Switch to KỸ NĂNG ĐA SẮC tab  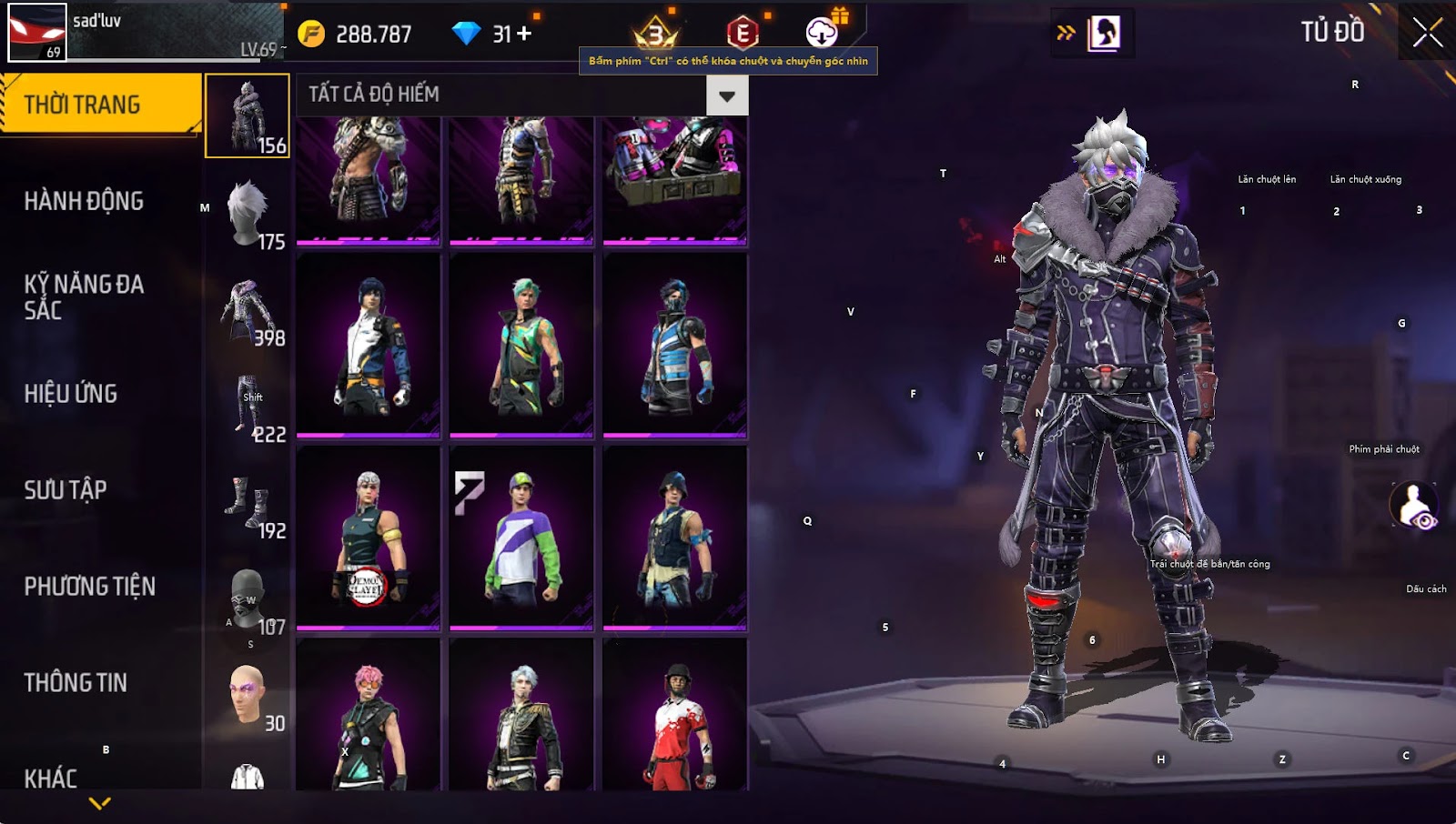coord(84,296)
